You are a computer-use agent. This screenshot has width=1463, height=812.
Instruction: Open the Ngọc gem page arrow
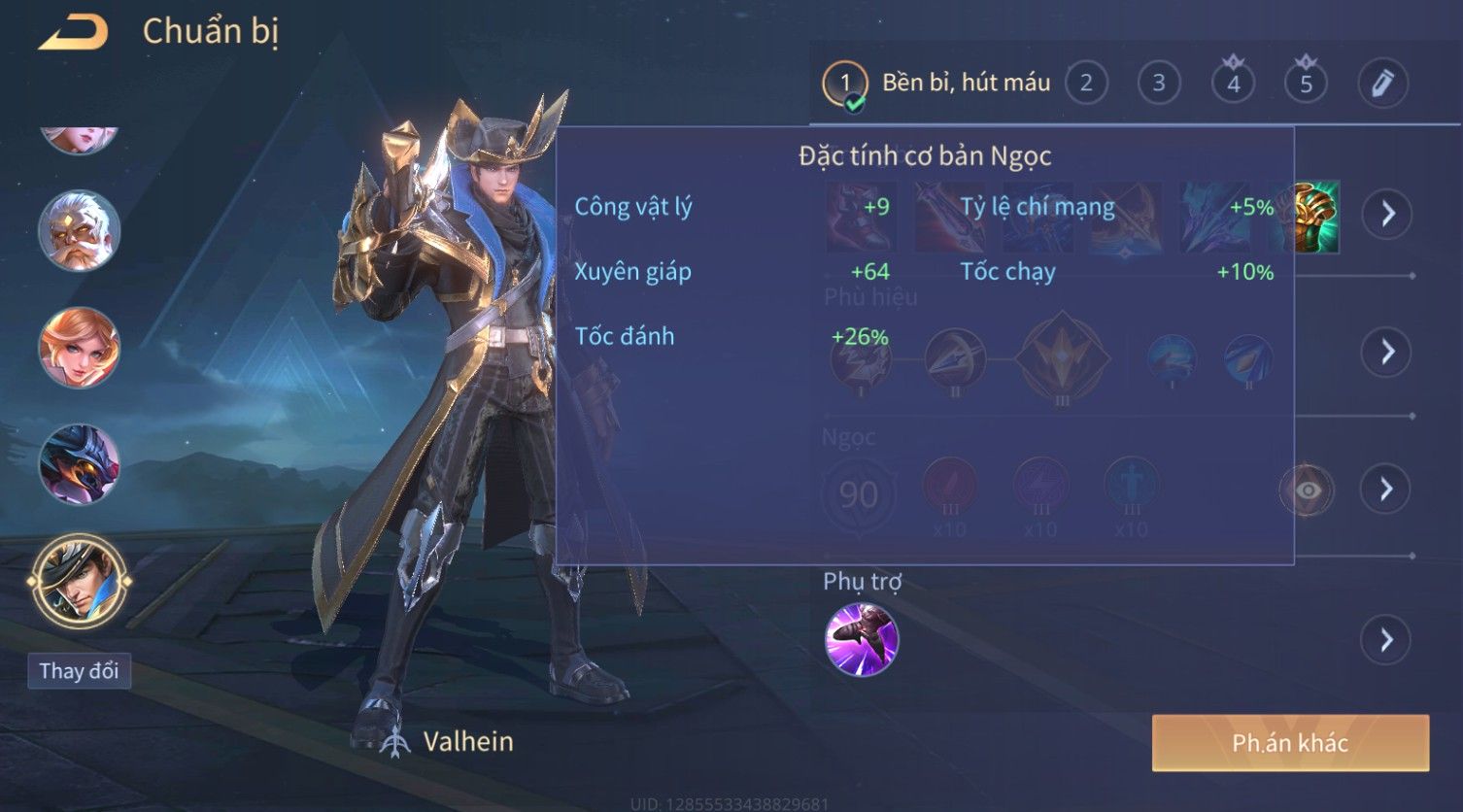click(1387, 489)
